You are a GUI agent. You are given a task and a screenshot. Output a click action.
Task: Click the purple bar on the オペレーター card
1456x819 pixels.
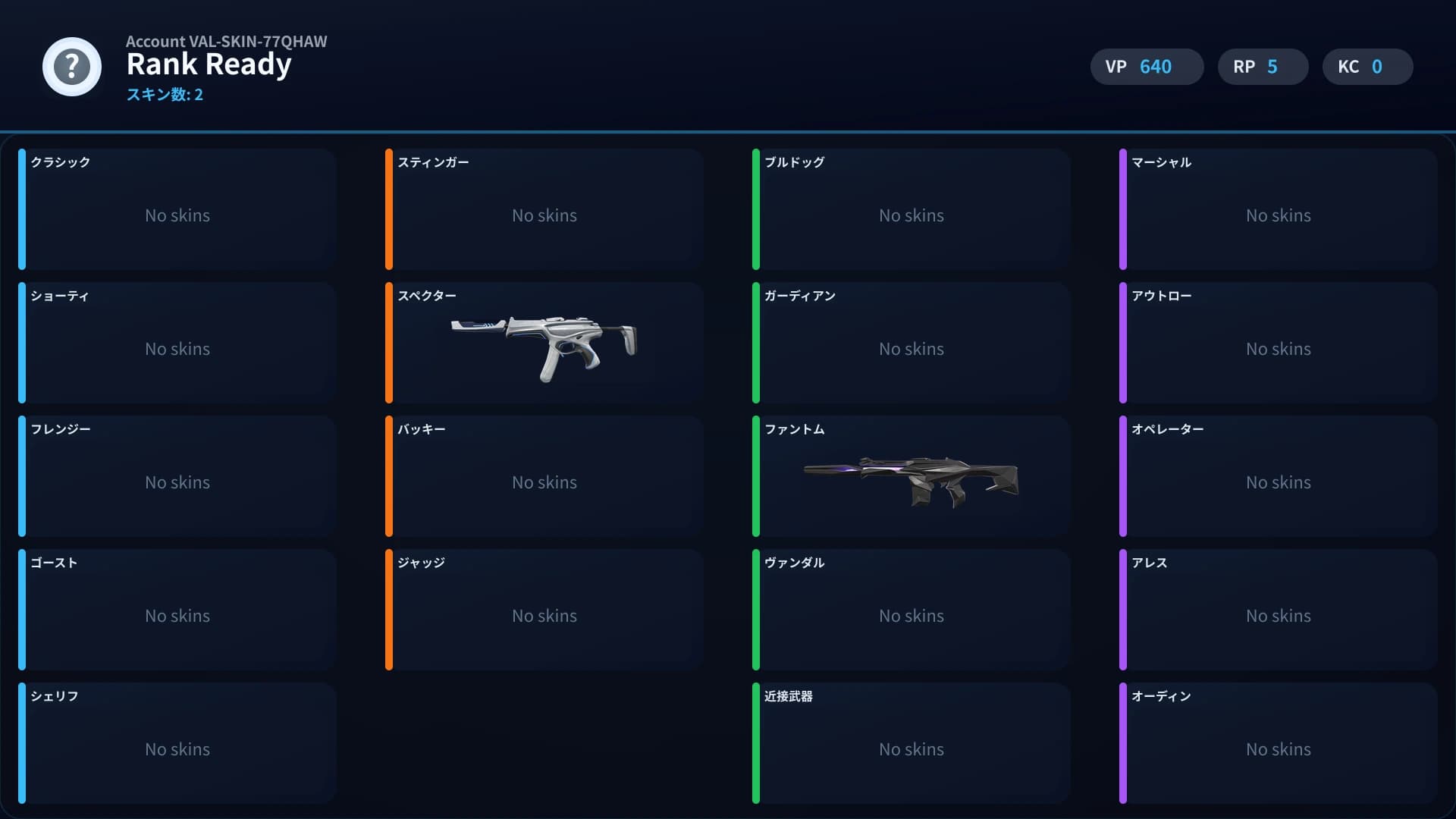click(1124, 476)
